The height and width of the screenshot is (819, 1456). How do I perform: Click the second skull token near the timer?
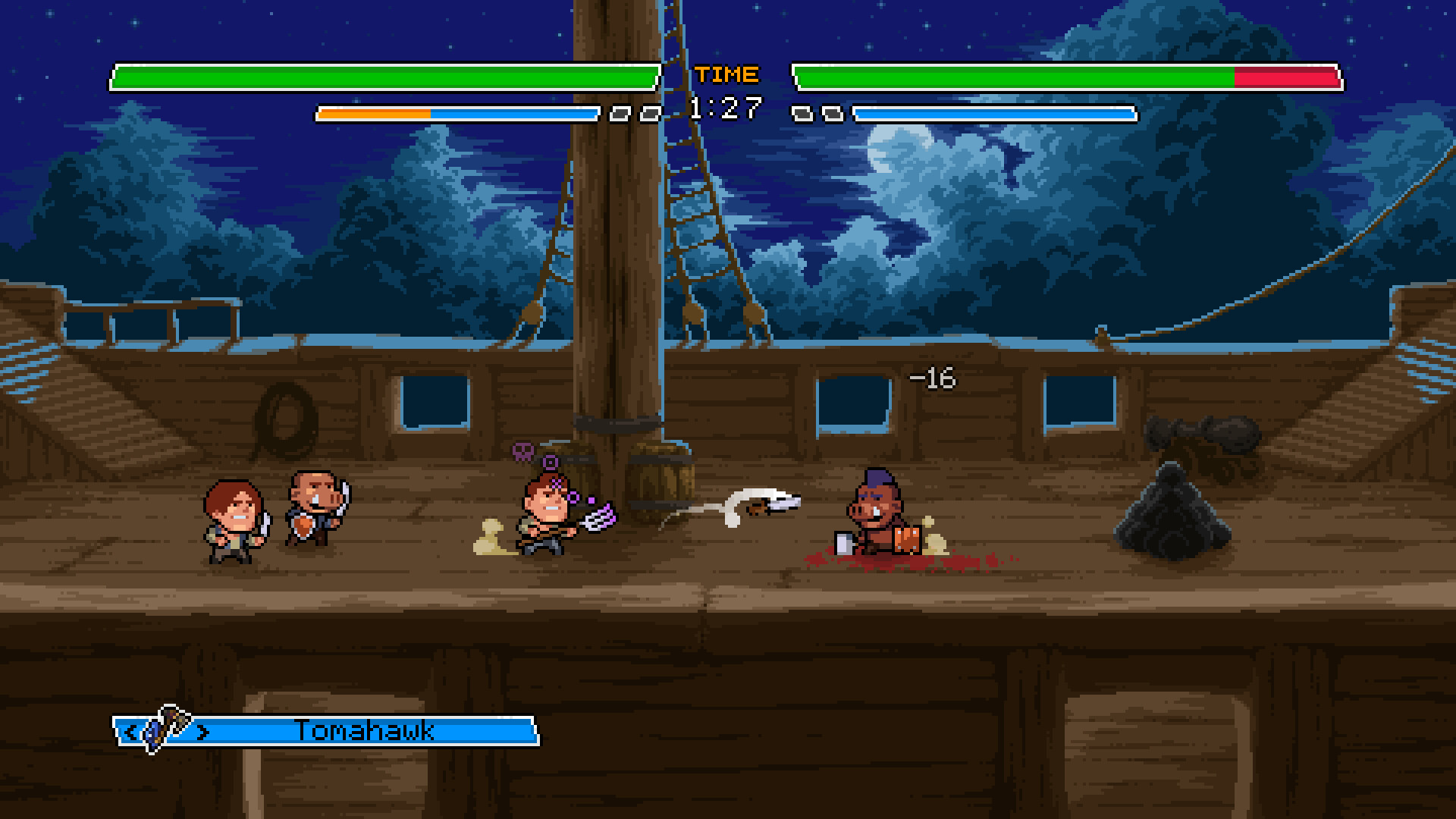(649, 113)
